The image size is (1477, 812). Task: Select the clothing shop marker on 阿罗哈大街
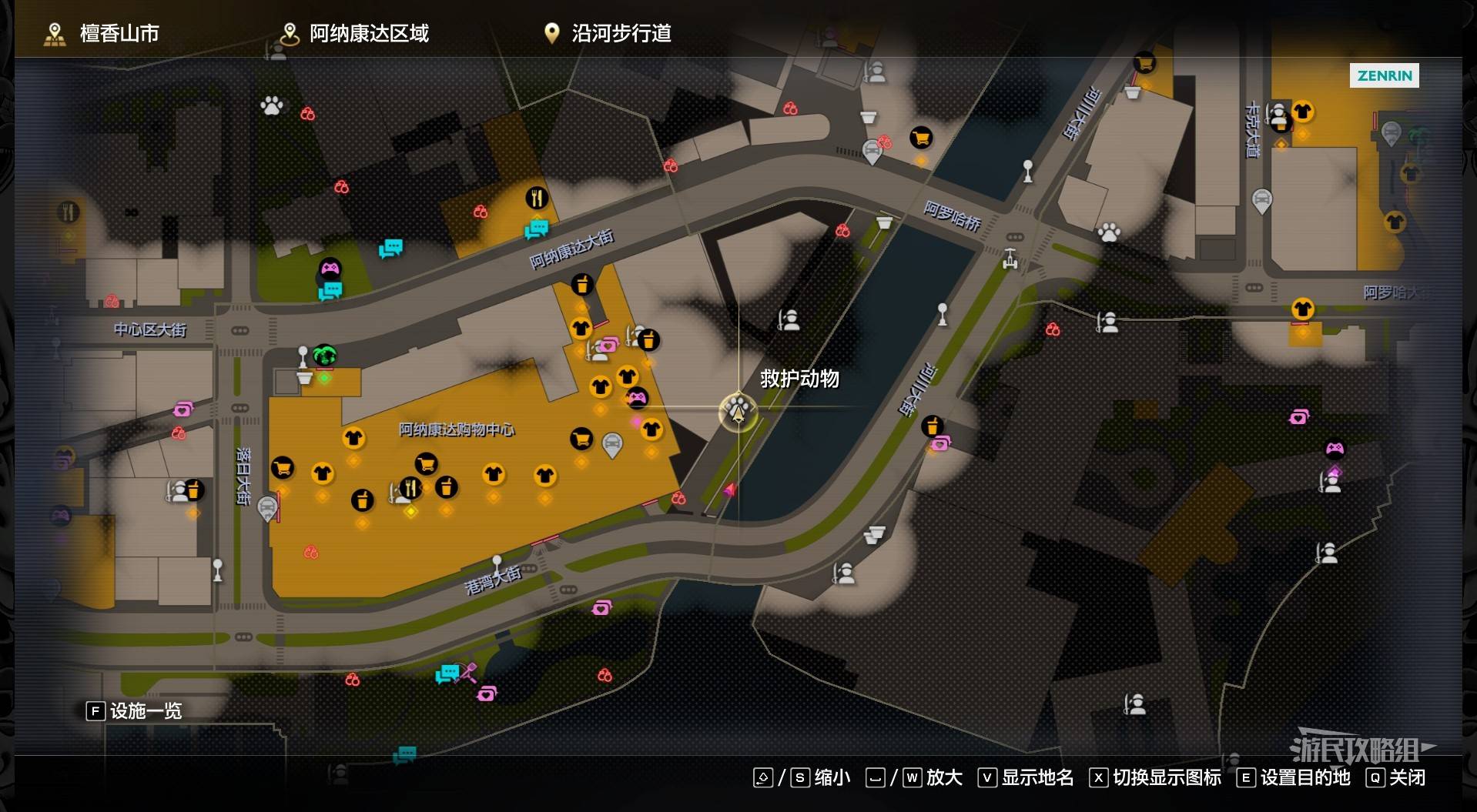coord(1302,309)
